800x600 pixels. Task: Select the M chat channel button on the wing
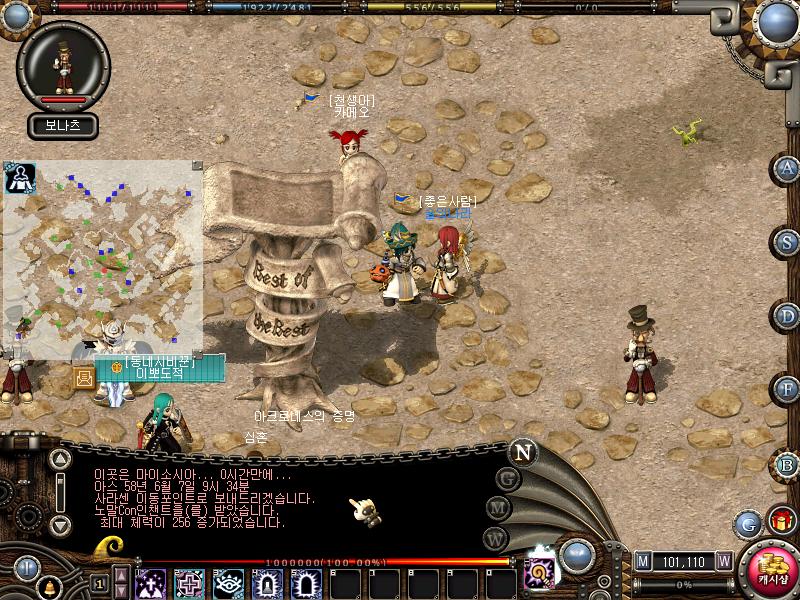[497, 508]
